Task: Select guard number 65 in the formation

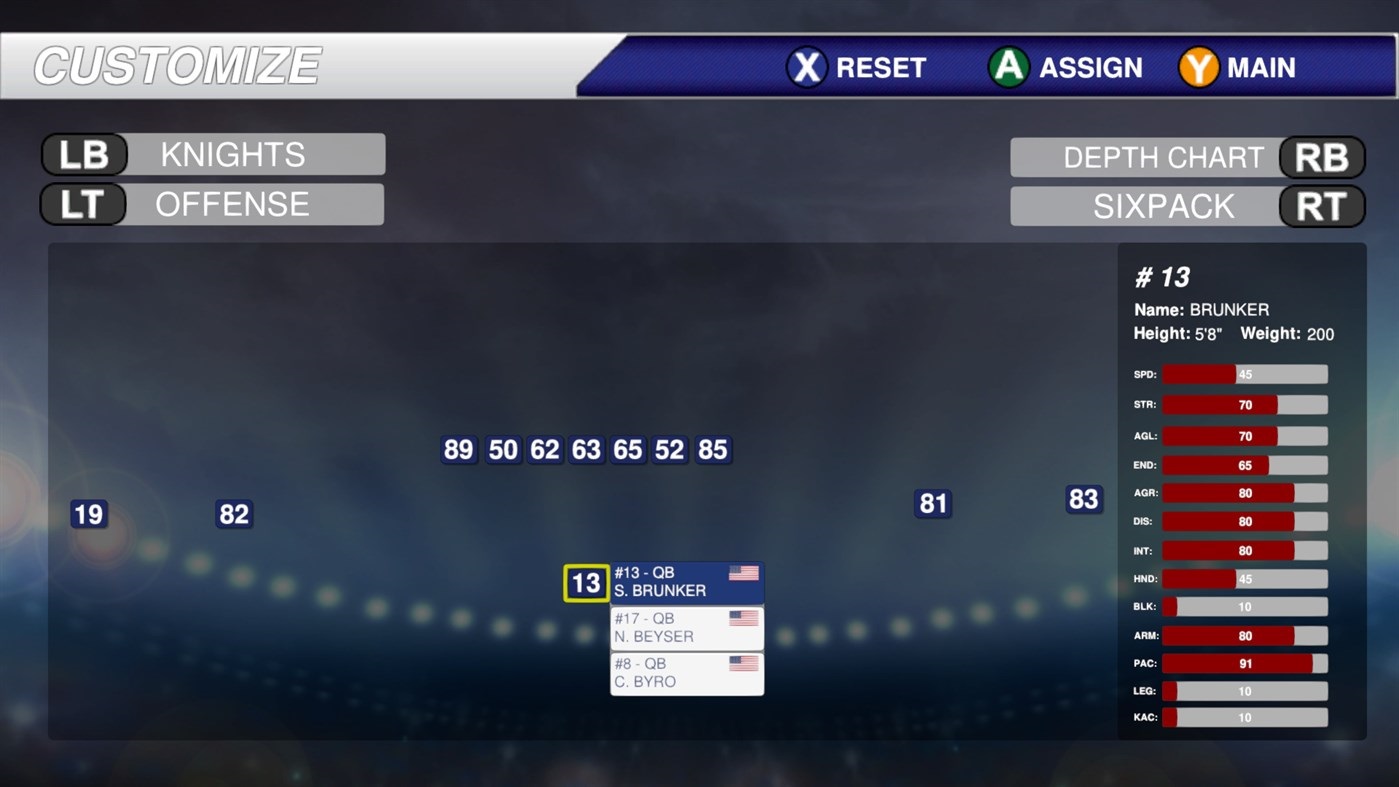Action: tap(627, 450)
